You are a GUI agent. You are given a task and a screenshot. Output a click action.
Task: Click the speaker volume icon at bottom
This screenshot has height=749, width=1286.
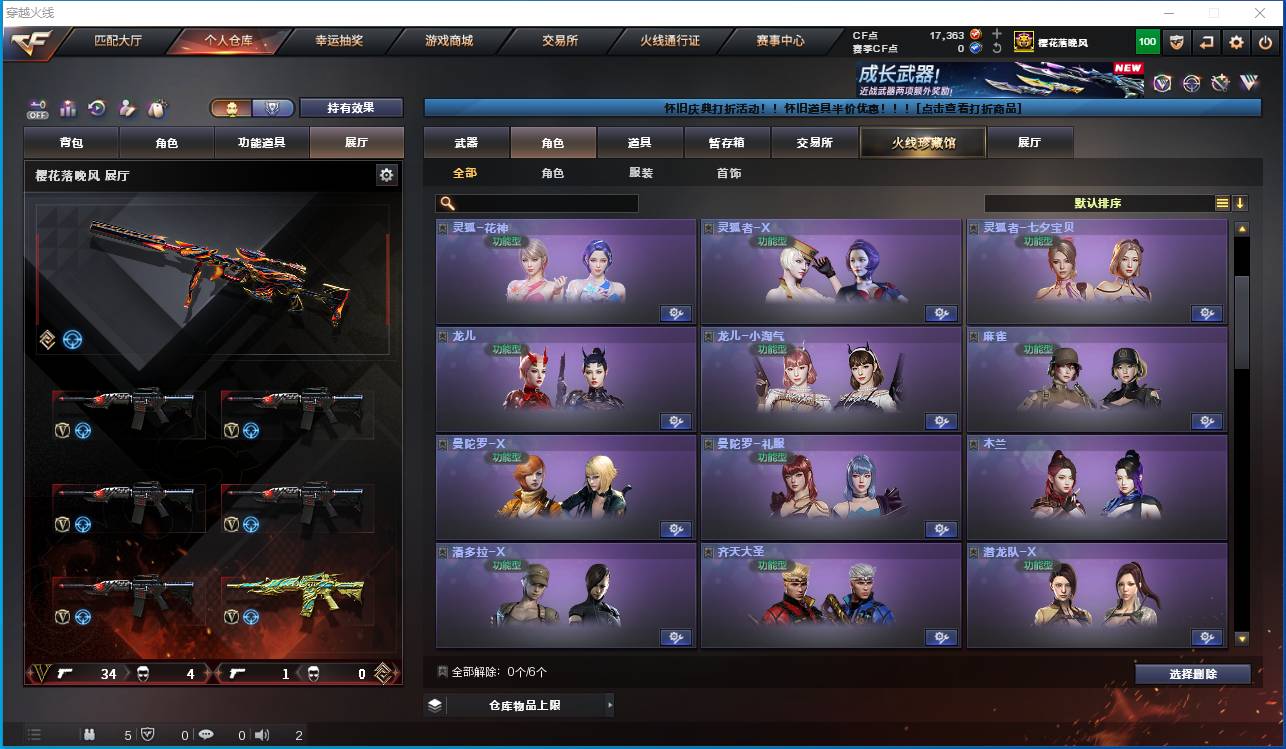click(x=263, y=735)
